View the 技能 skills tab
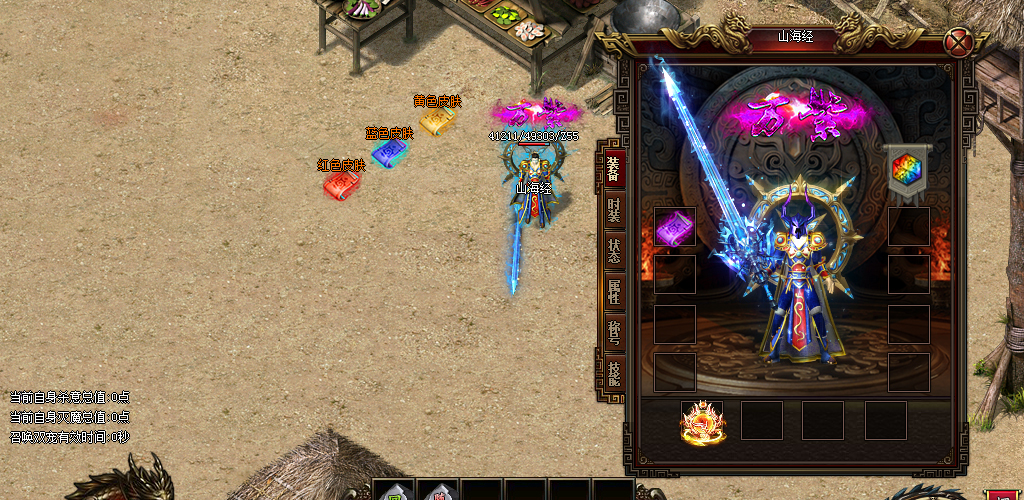Image resolution: width=1024 pixels, height=500 pixels. (x=613, y=375)
